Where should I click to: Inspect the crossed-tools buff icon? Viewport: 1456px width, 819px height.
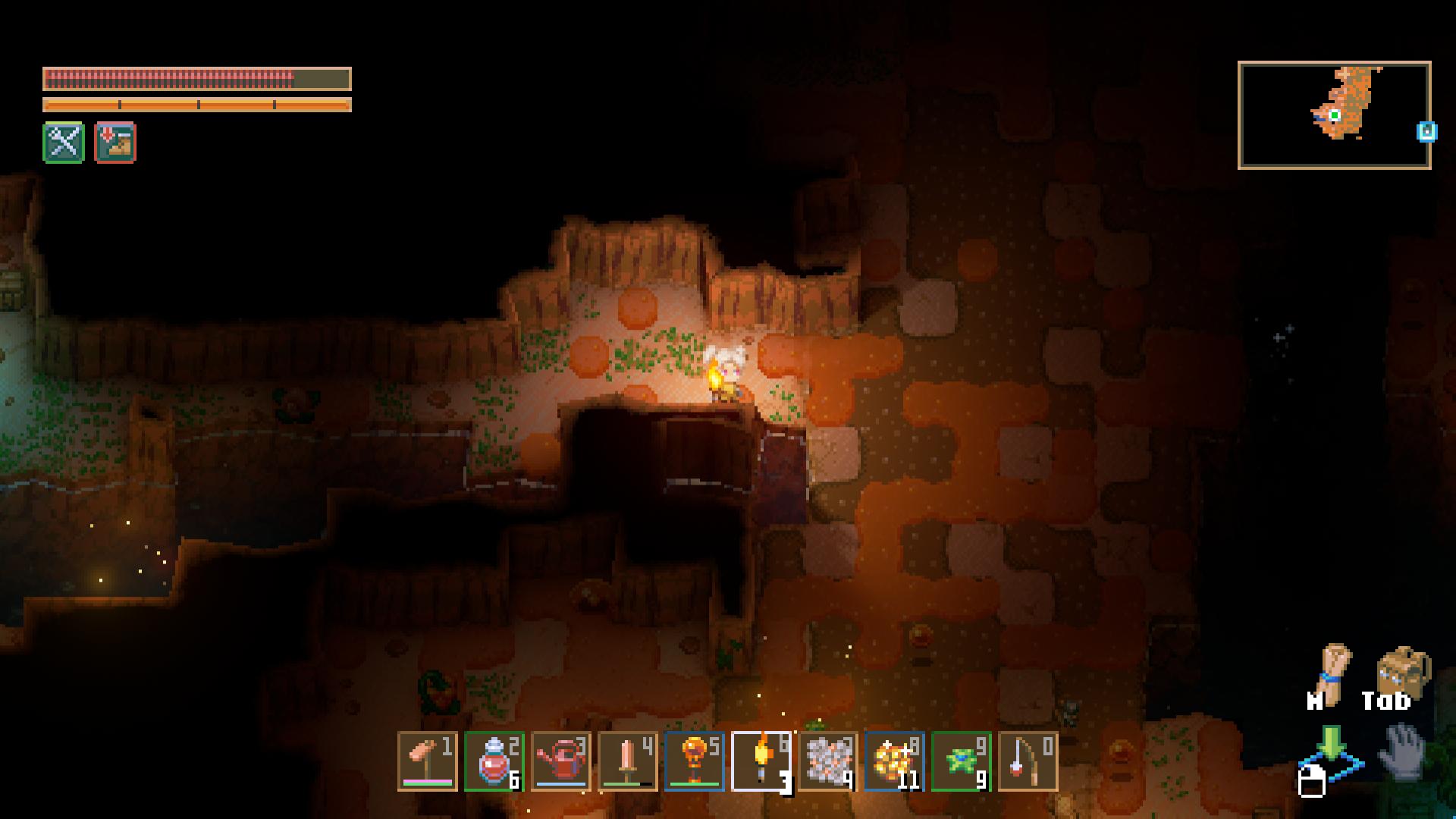click(x=64, y=142)
